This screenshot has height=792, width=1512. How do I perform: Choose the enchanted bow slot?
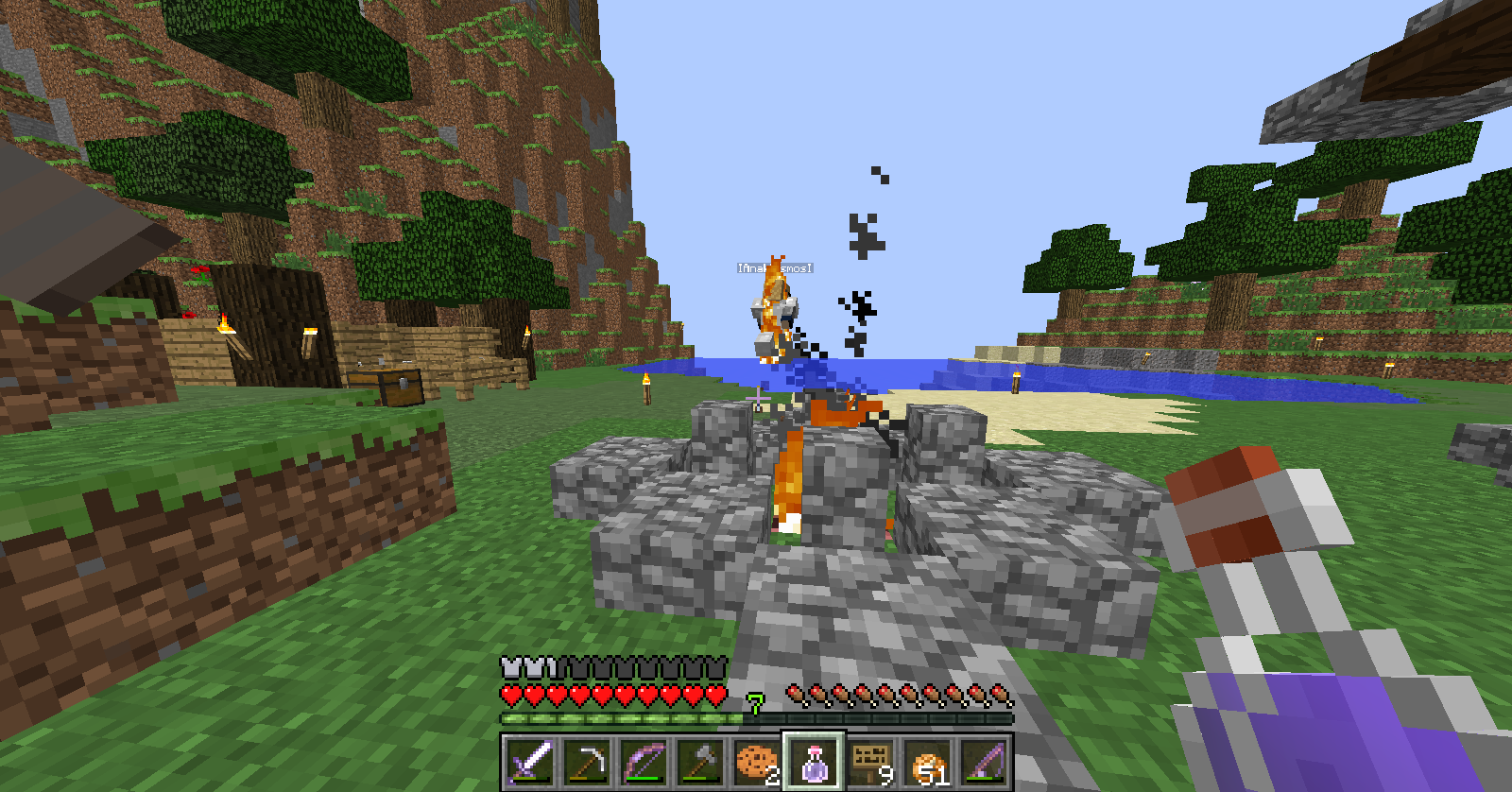point(644,761)
